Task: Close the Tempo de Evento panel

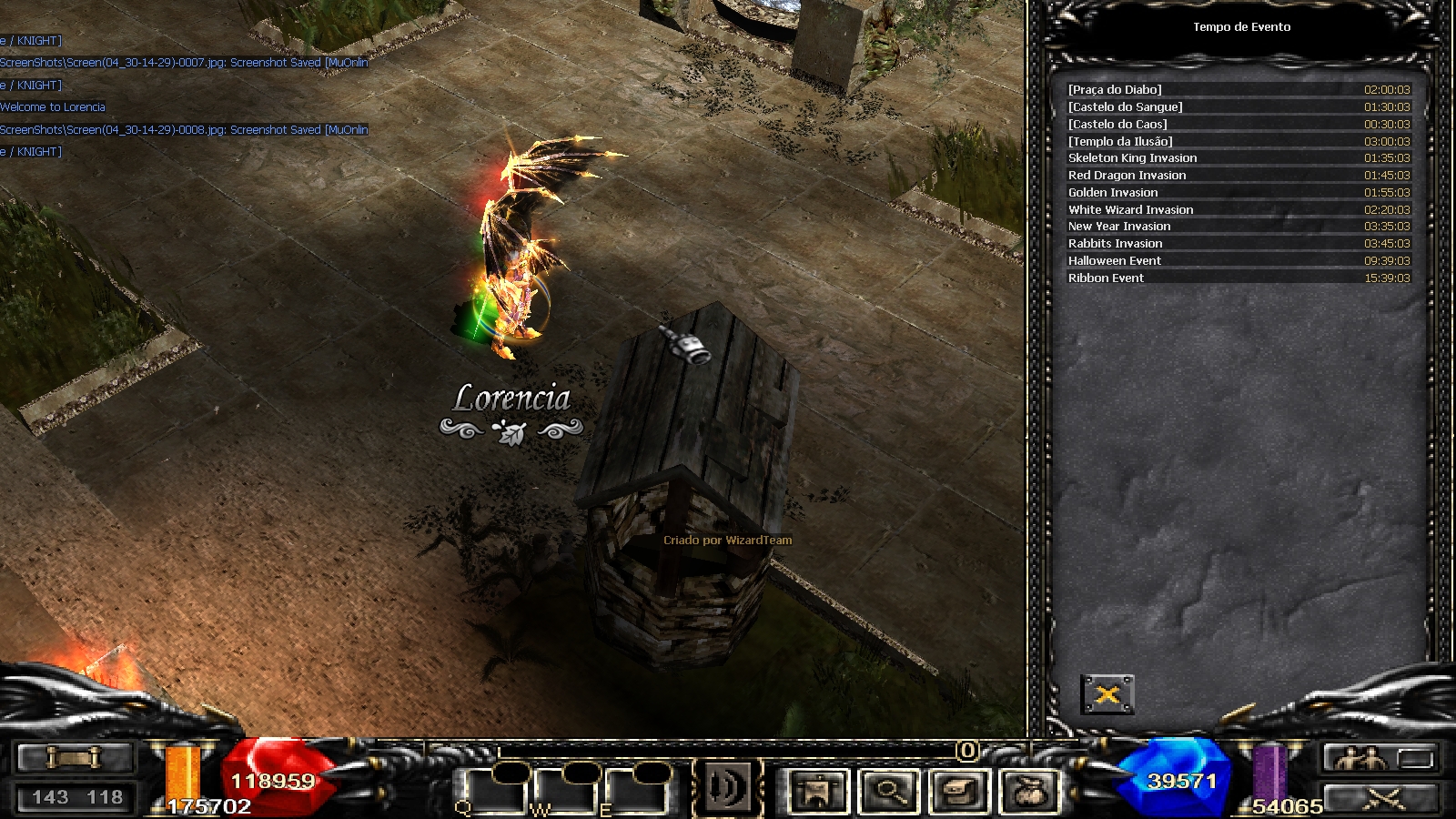Action: [x=1107, y=695]
